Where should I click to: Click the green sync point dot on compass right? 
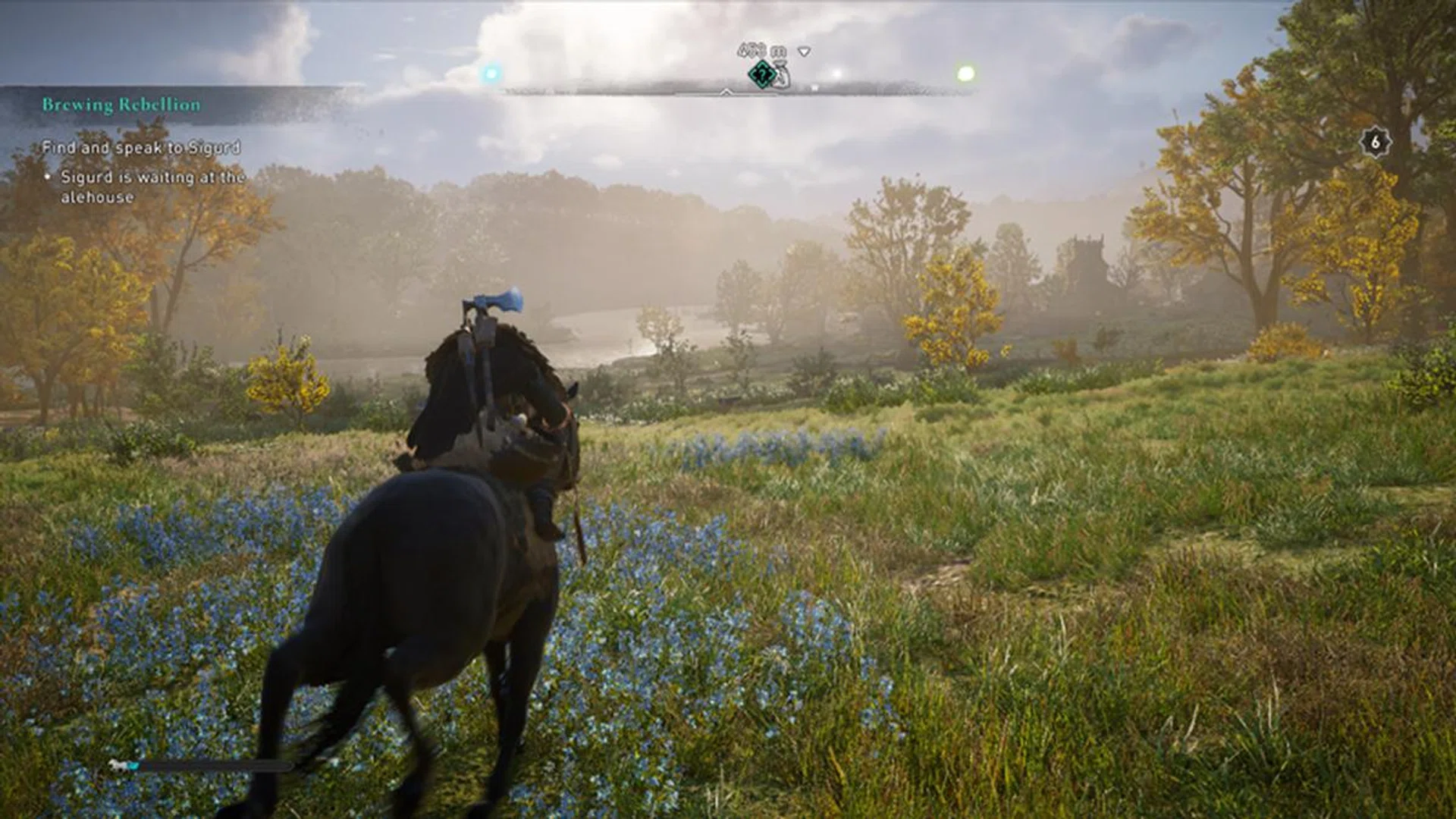[965, 74]
